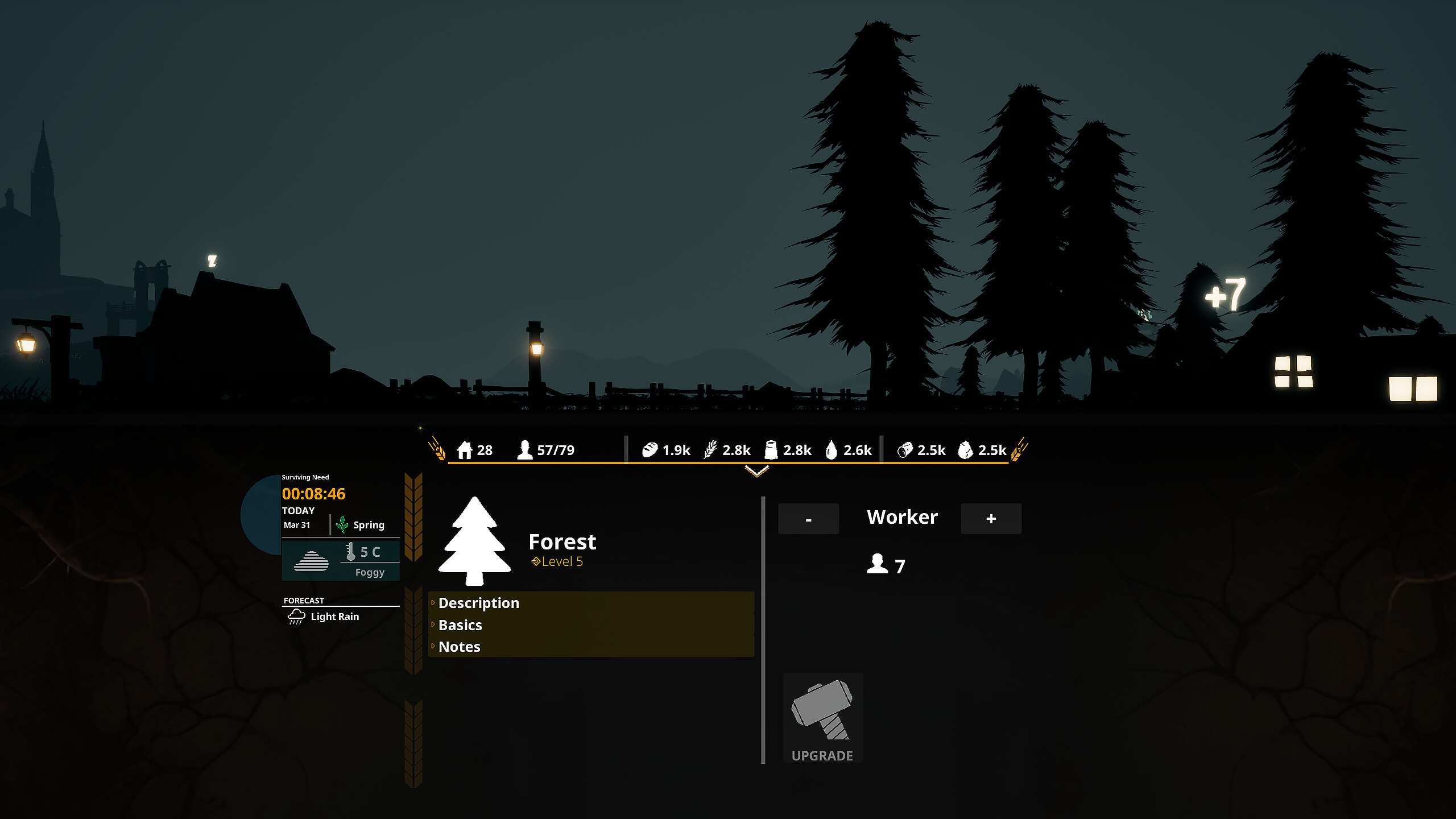The height and width of the screenshot is (819, 1456).
Task: Click the salt sack icon showing 2.8k
Action: click(771, 450)
